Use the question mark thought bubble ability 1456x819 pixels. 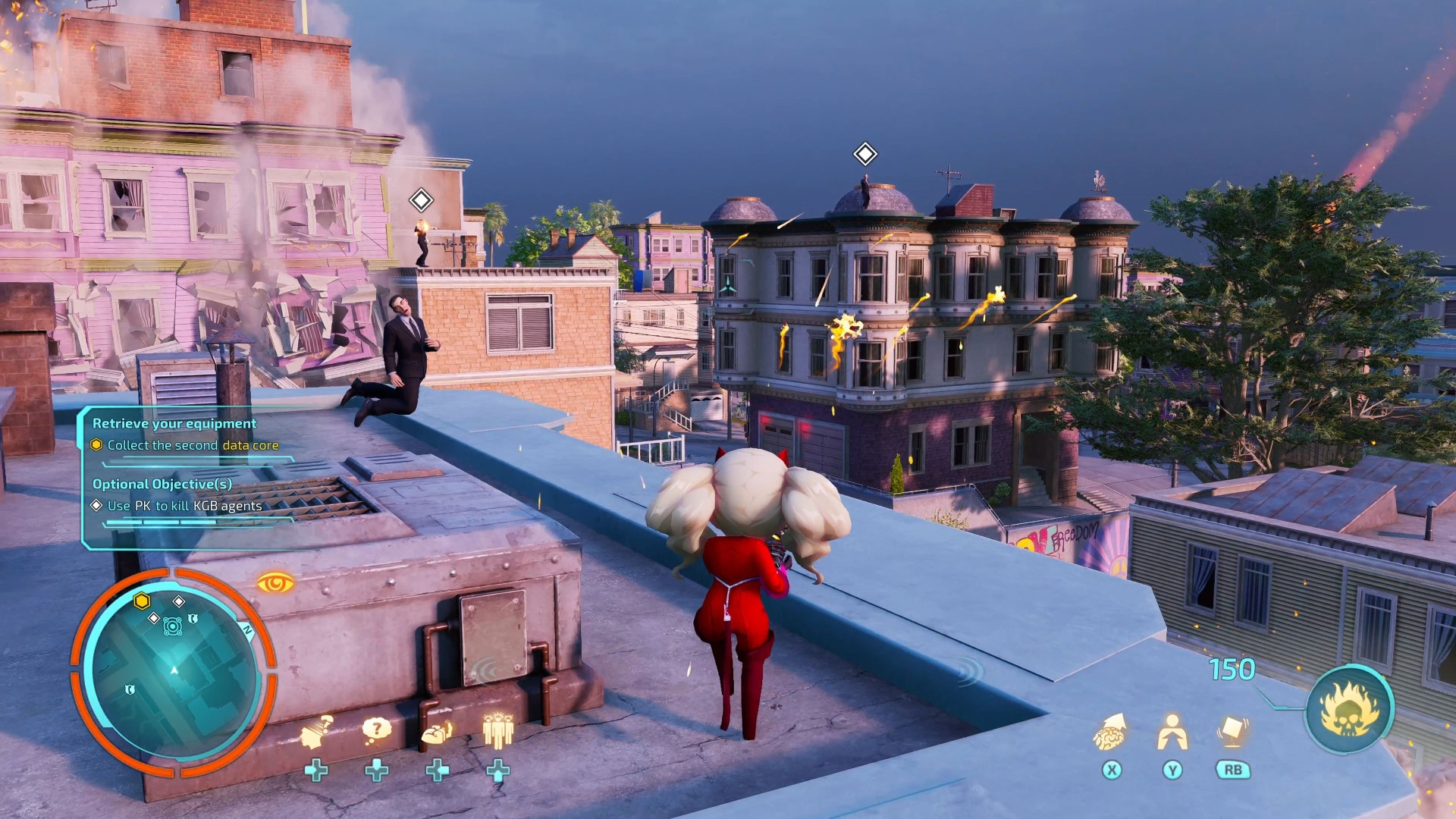pyautogui.click(x=376, y=730)
